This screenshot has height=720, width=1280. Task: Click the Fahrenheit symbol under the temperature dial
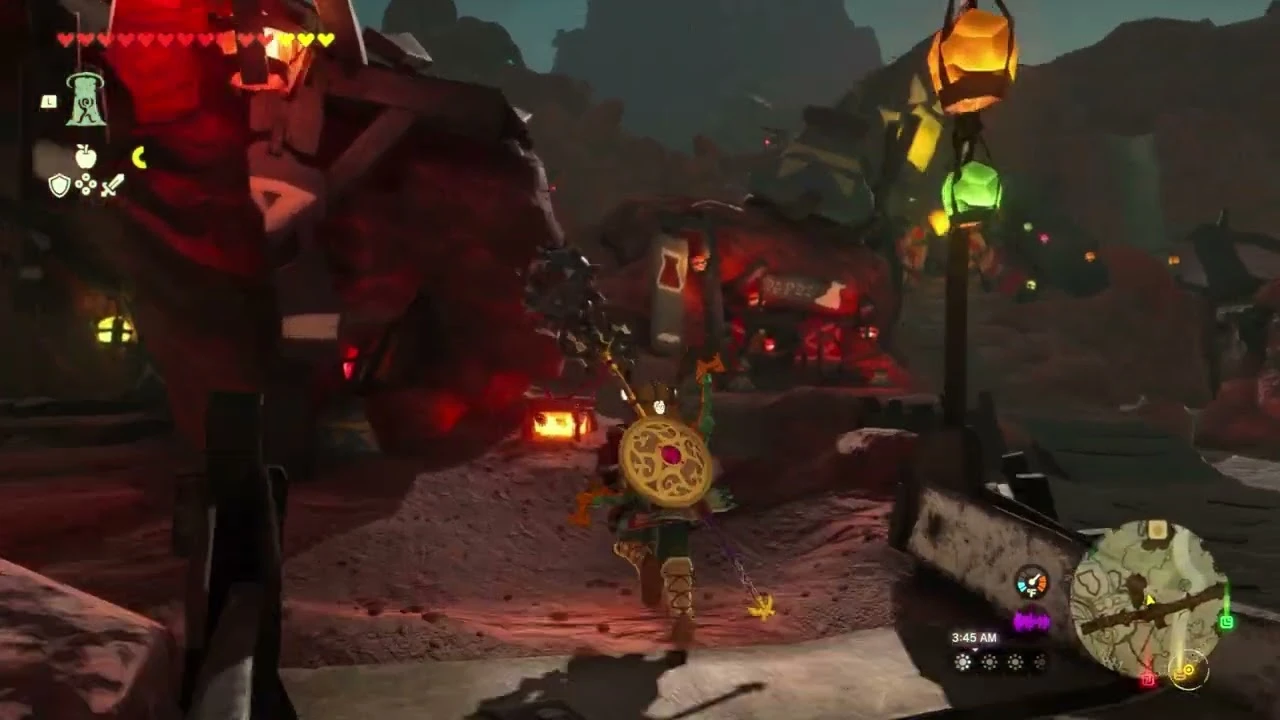[x=1032, y=592]
